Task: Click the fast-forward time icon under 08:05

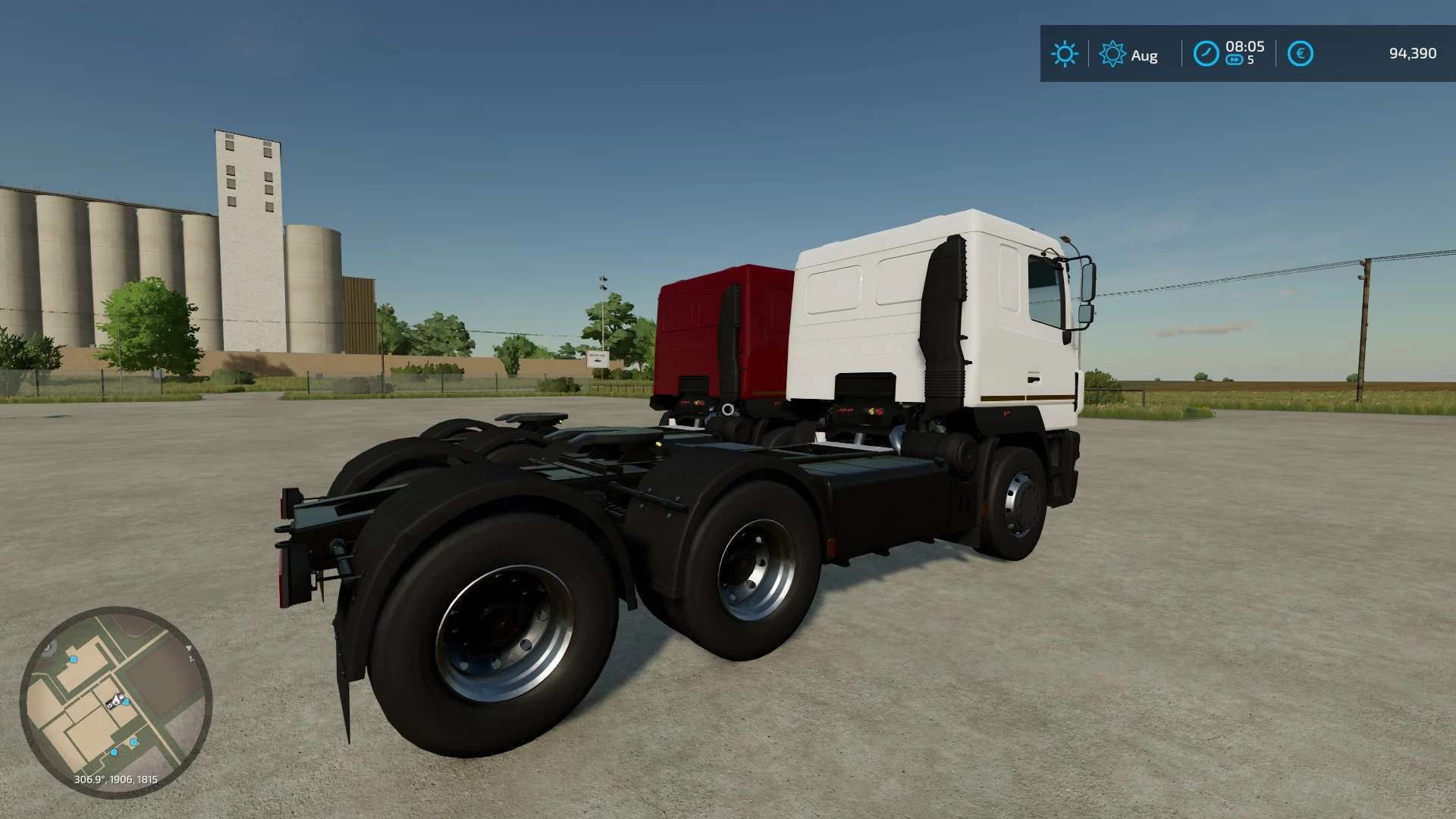Action: [1235, 59]
